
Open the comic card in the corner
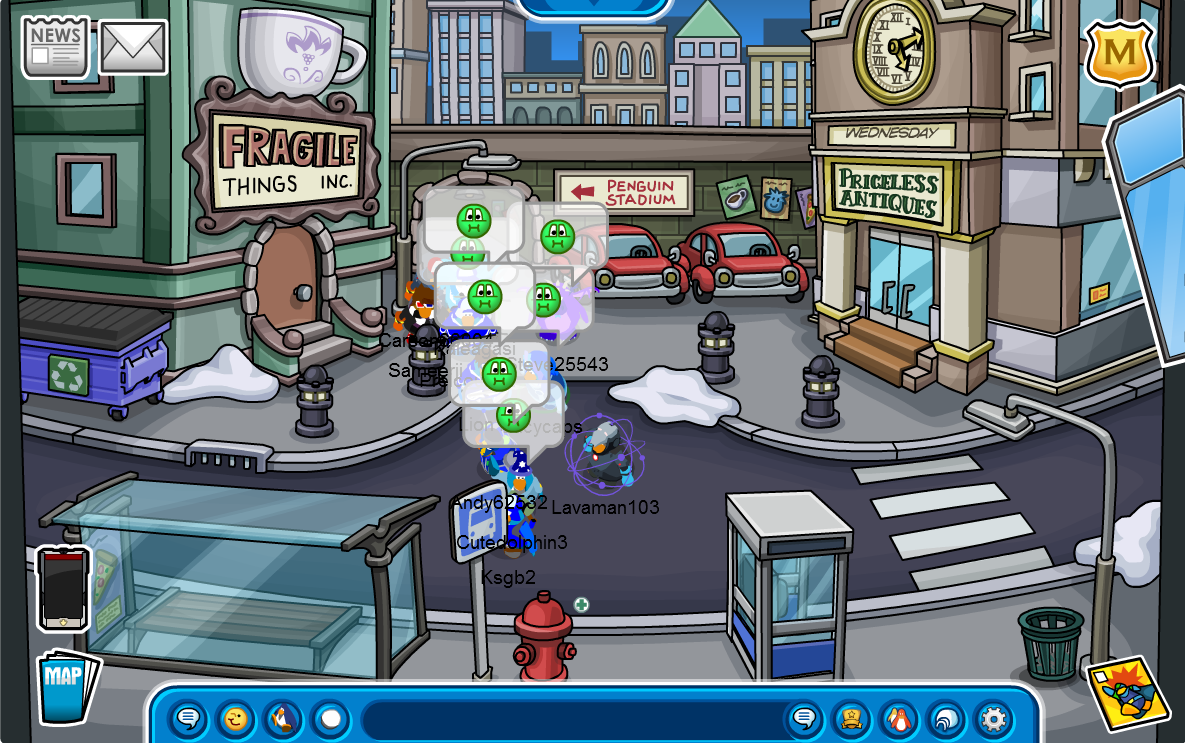[1127, 693]
